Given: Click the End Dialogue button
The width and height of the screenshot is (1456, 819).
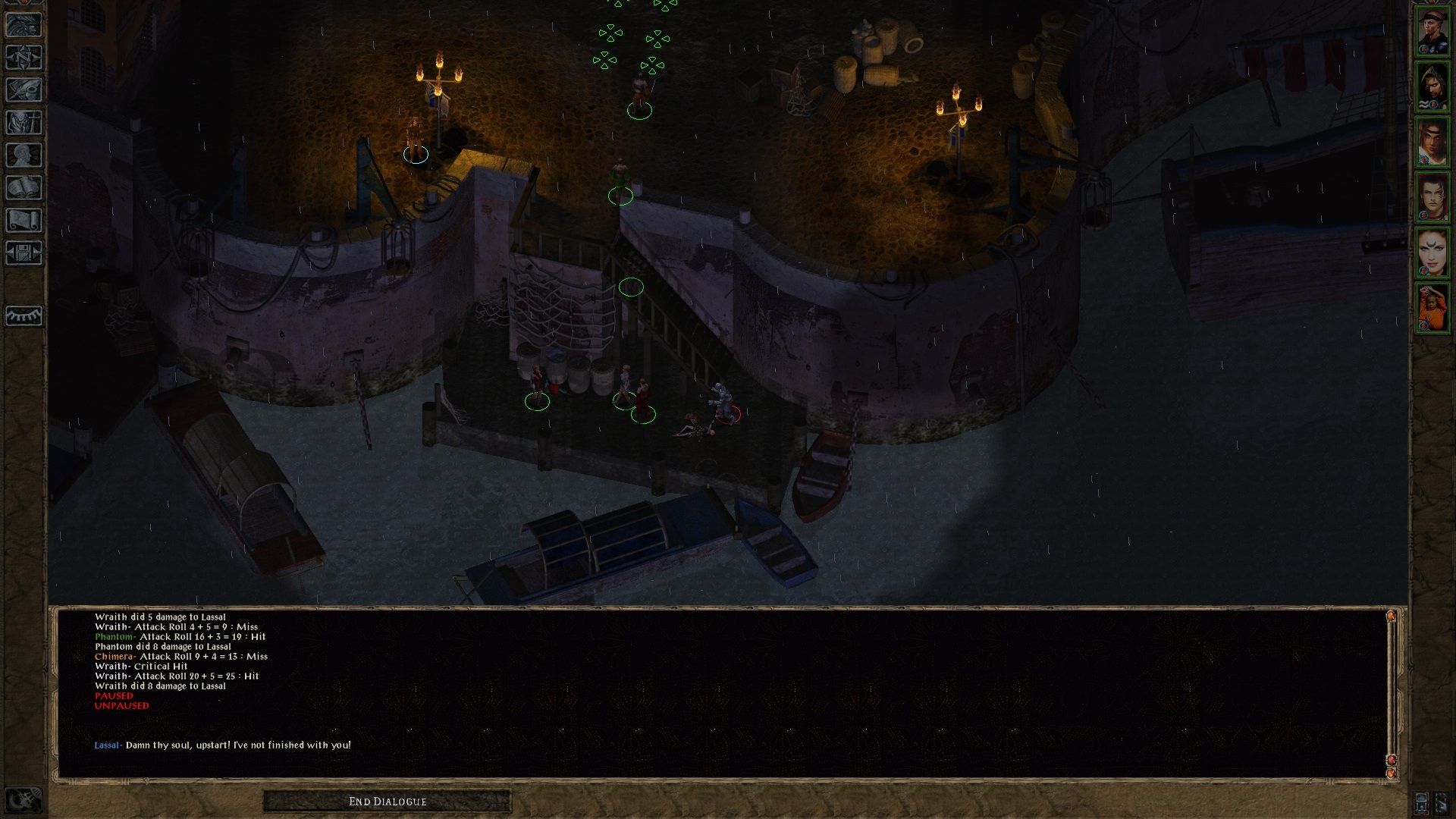Looking at the screenshot, I should click(388, 802).
